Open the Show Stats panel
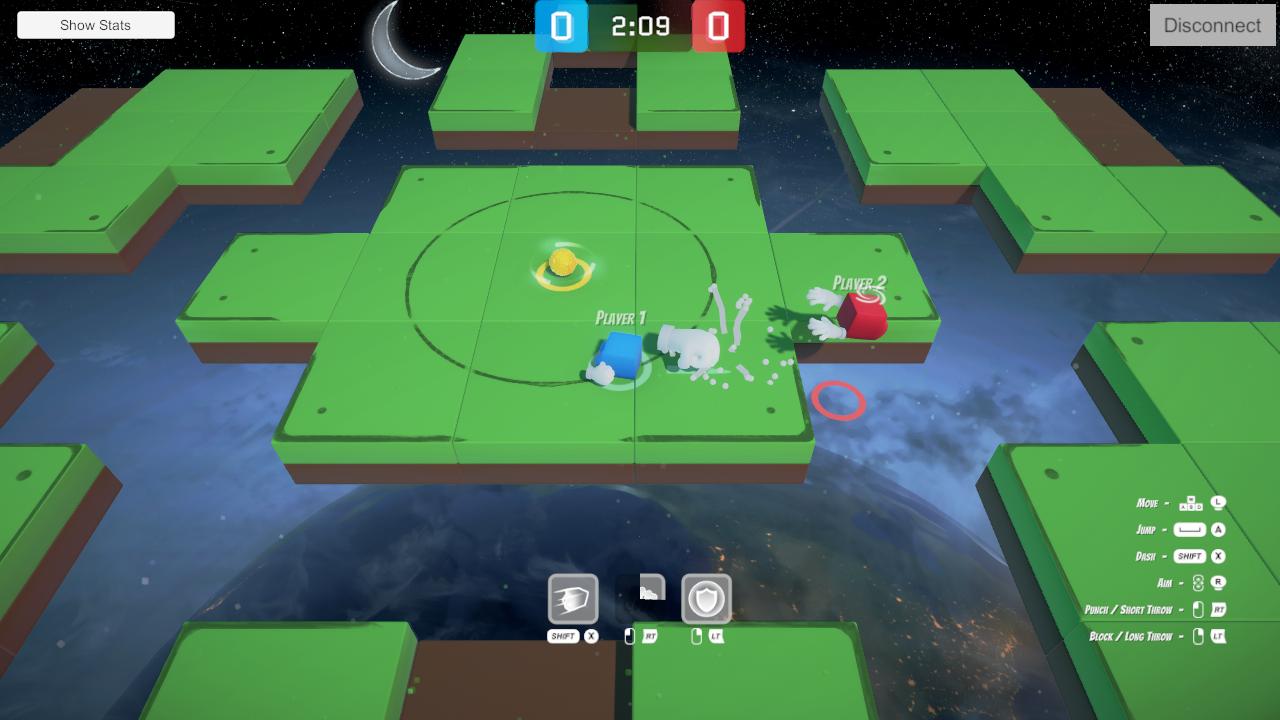The height and width of the screenshot is (720, 1280). [95, 24]
